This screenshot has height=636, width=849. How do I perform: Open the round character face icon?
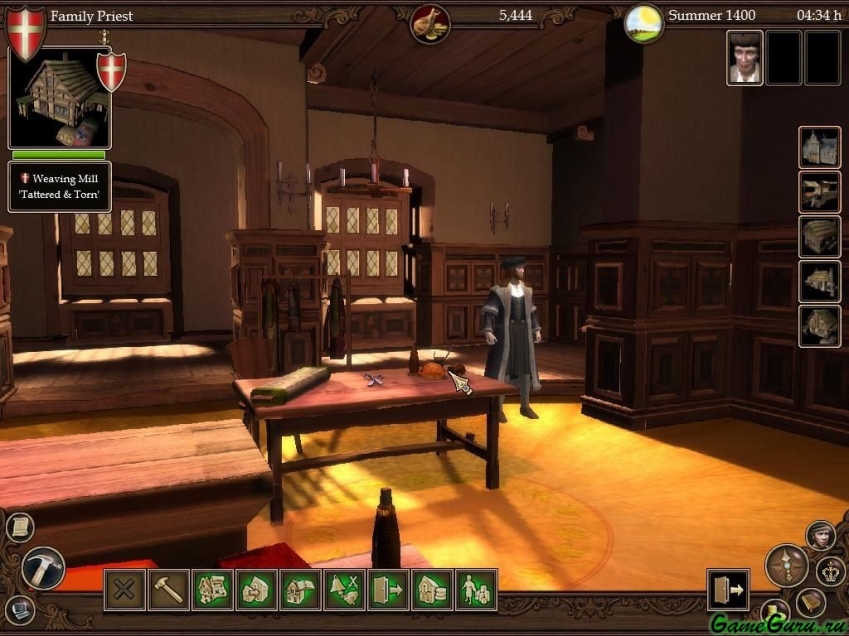(820, 535)
